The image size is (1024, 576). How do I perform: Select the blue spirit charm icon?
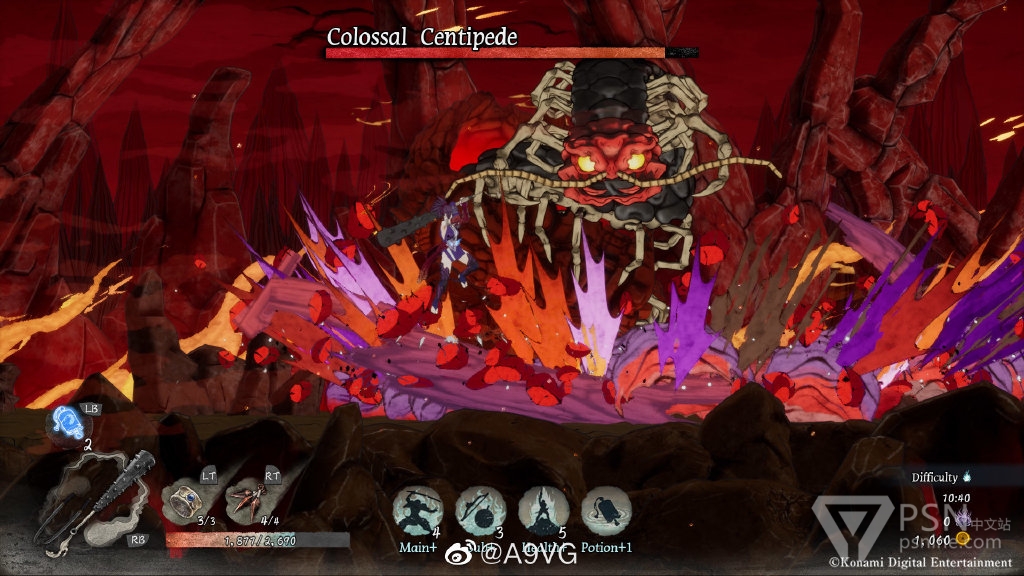(69, 421)
